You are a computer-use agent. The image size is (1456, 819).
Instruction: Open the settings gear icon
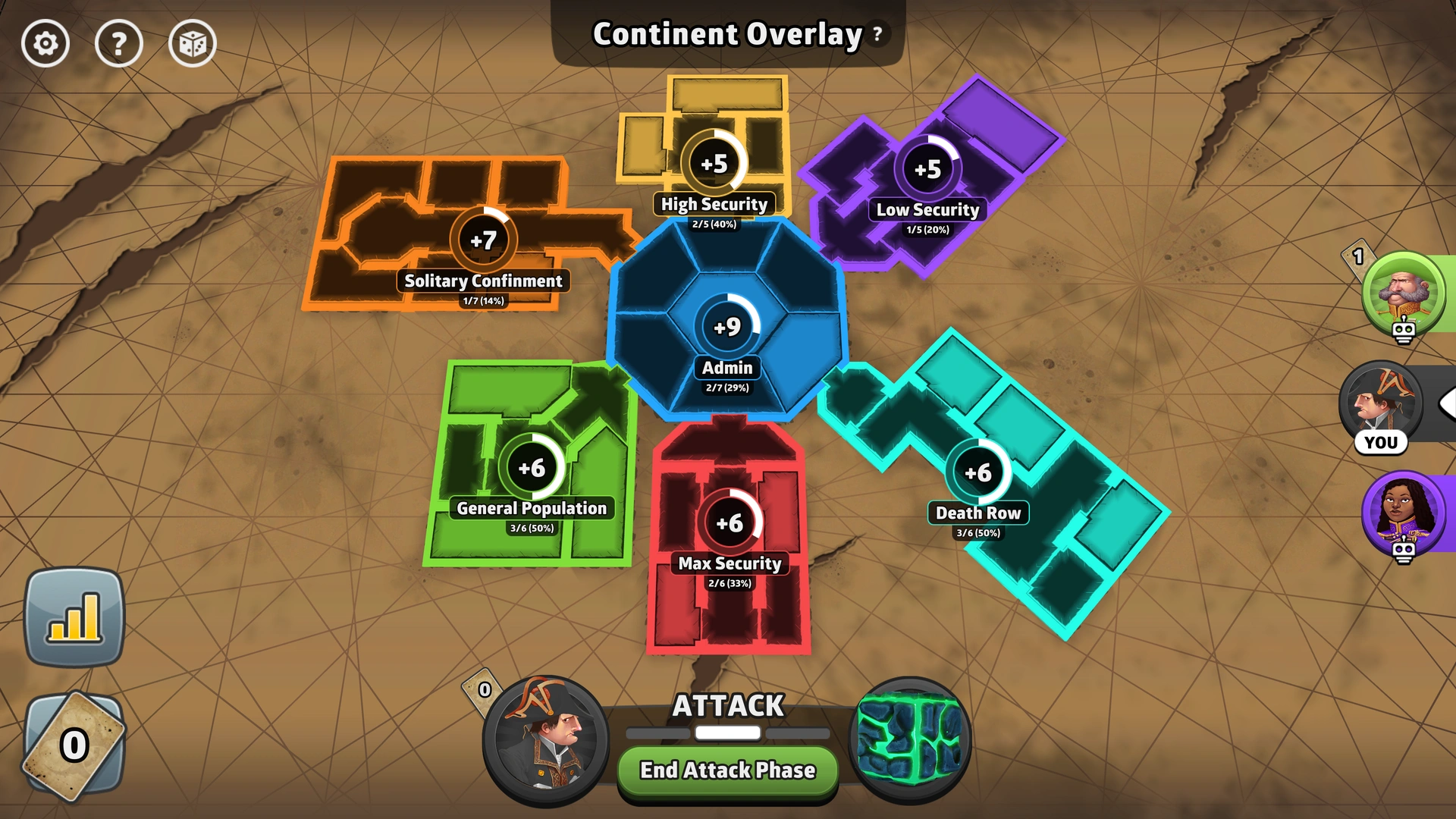(x=47, y=44)
